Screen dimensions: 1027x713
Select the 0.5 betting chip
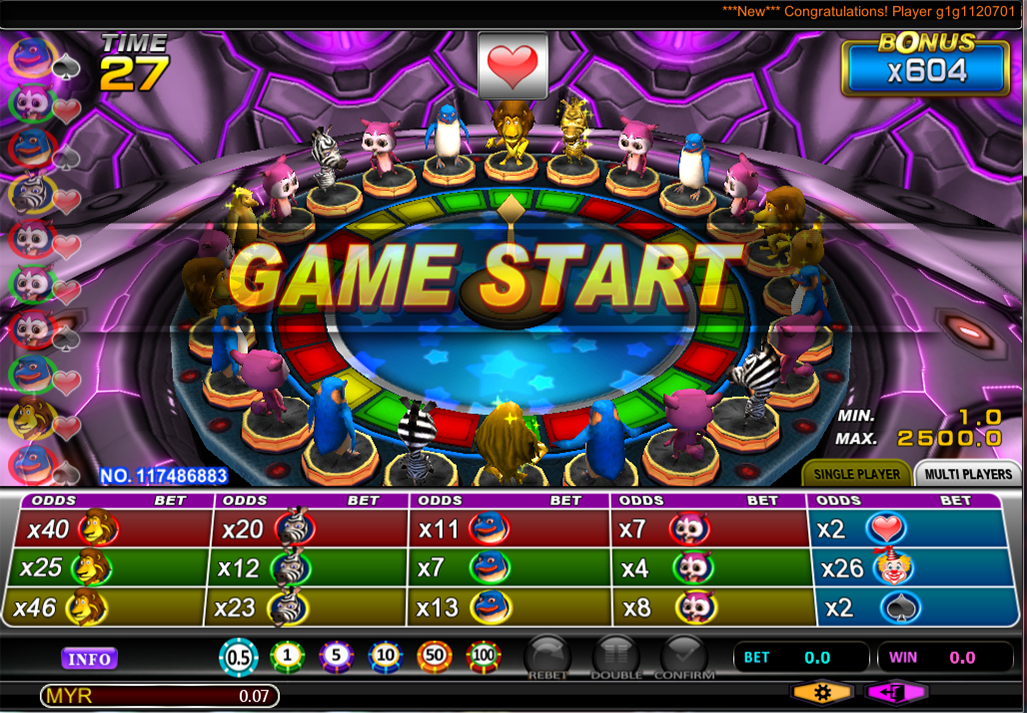click(x=238, y=657)
